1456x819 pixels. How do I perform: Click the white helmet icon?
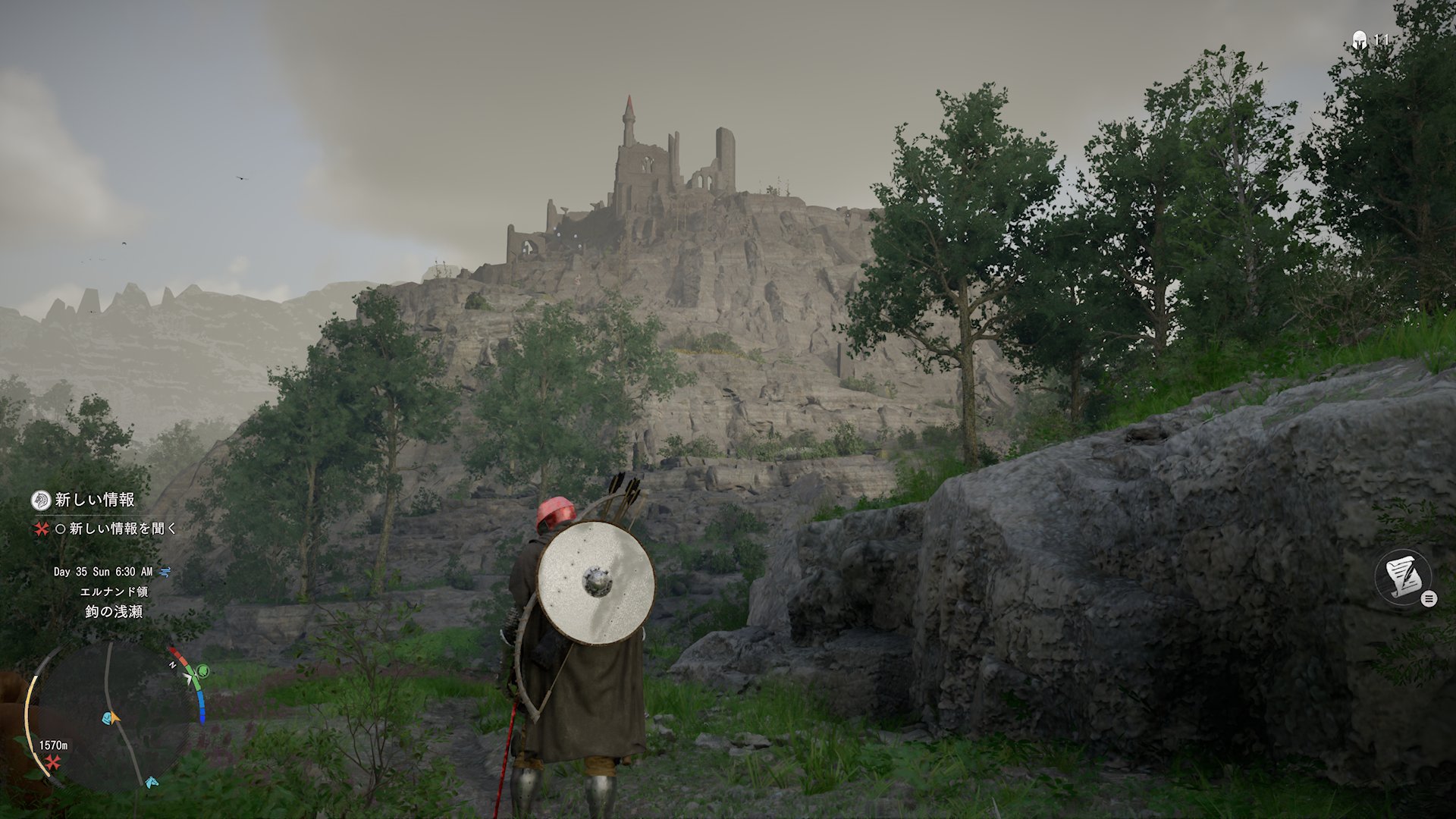click(x=1359, y=40)
